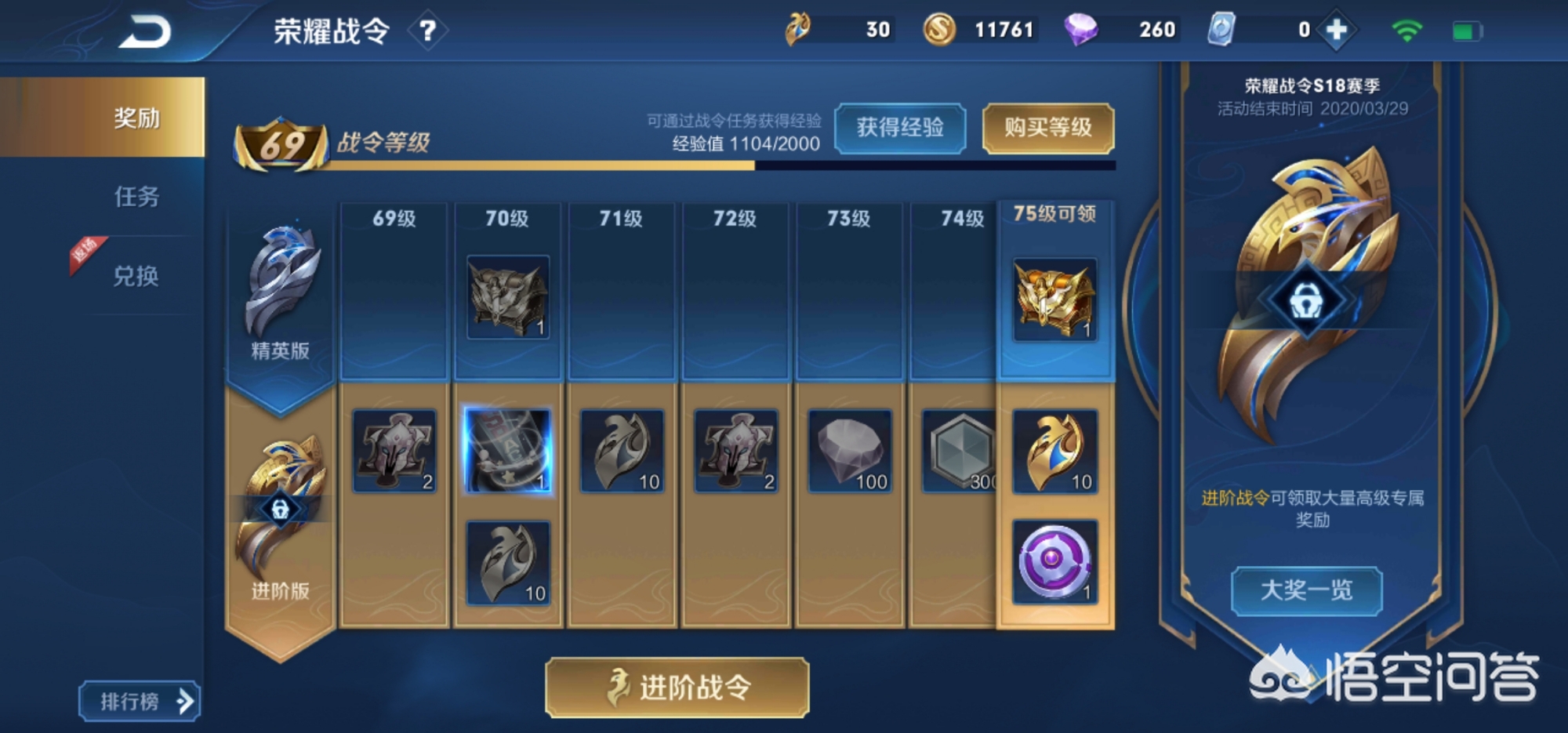Tap the locked golden emblem on right panel

point(1307,300)
